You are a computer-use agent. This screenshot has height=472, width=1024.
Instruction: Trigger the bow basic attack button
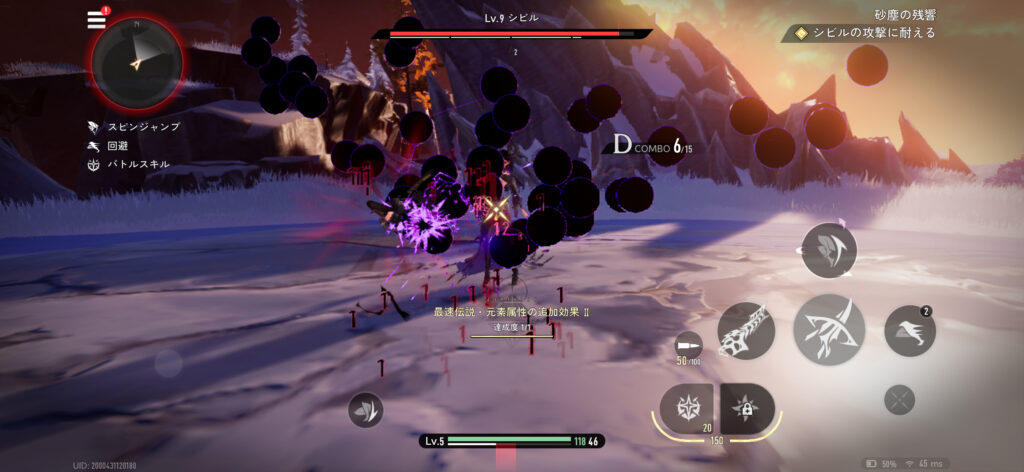(x=829, y=329)
